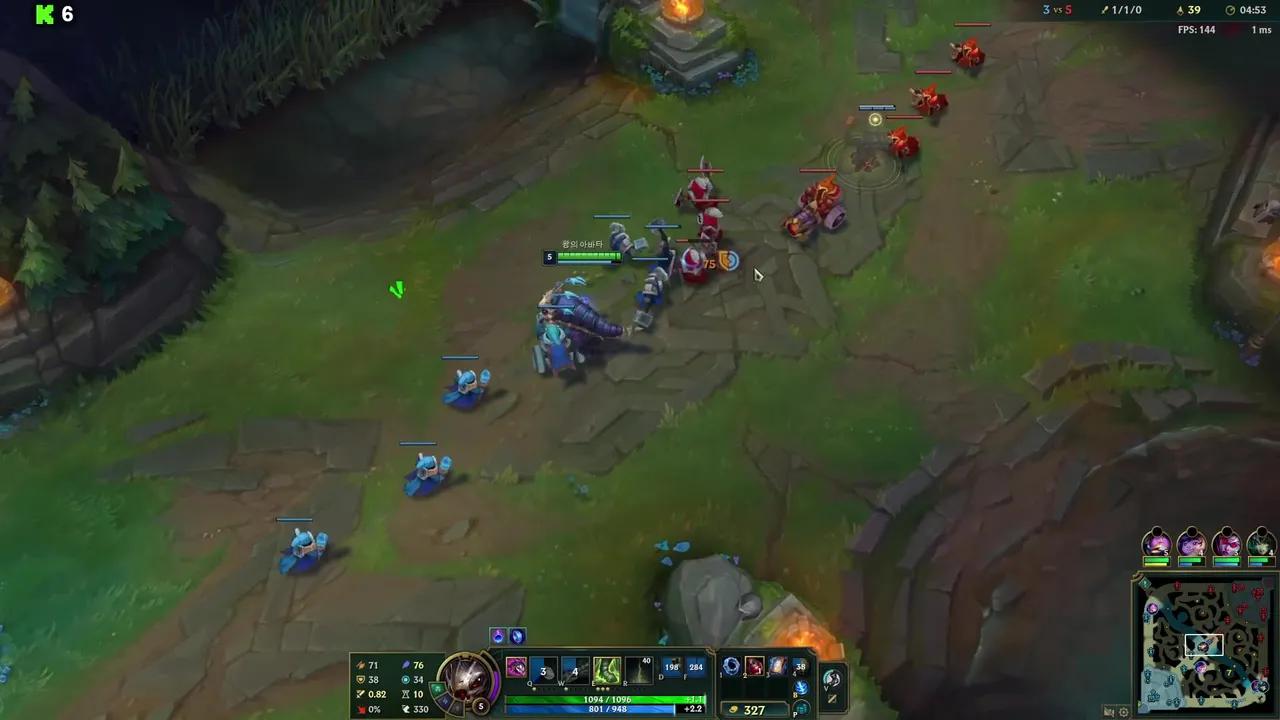This screenshot has width=1280, height=720.
Task: Open the minimap settings gear
Action: pyautogui.click(x=1123, y=711)
